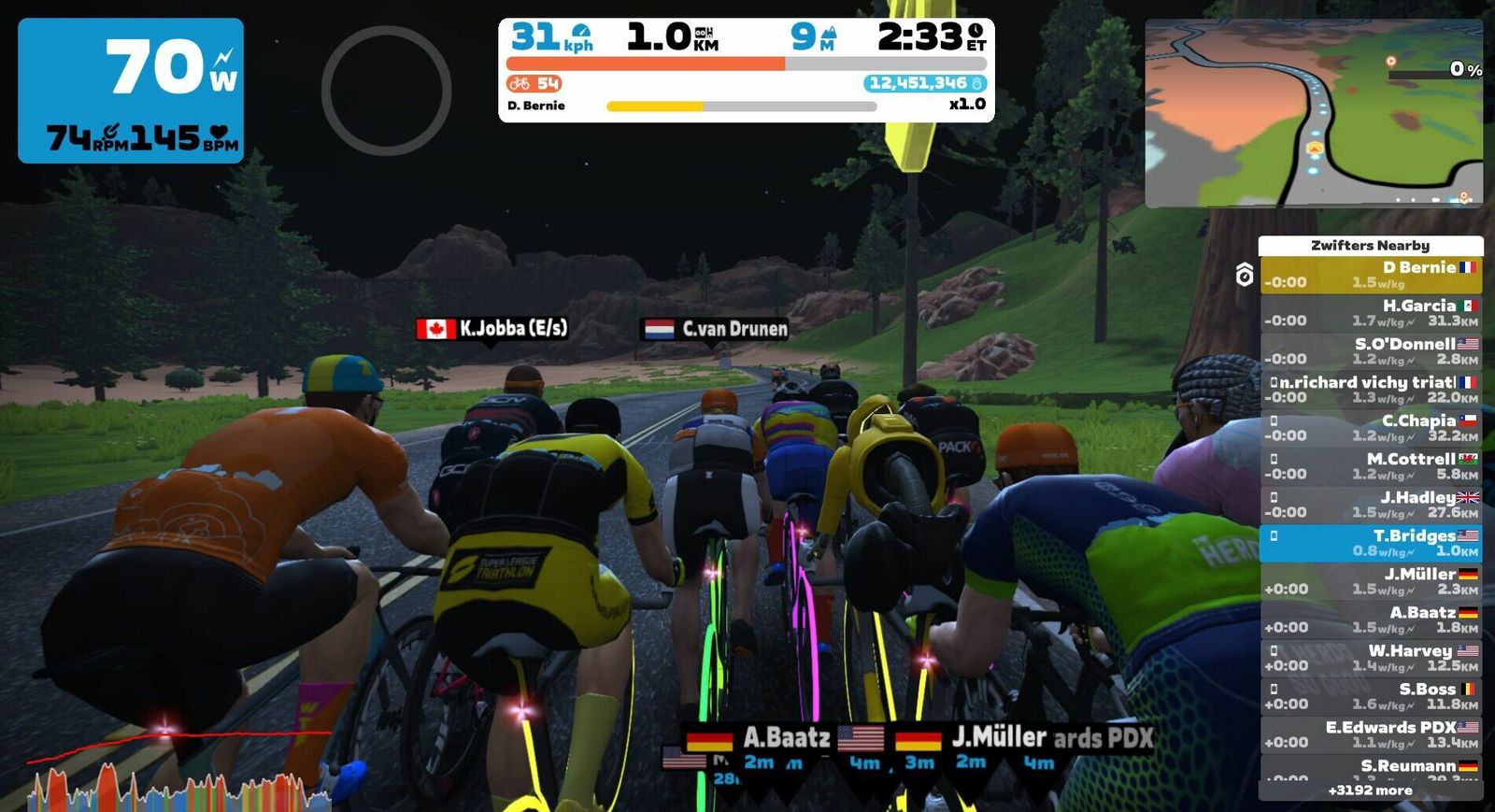Image resolution: width=1495 pixels, height=812 pixels.
Task: Click the C.van Drunen name tag
Action: [x=715, y=329]
